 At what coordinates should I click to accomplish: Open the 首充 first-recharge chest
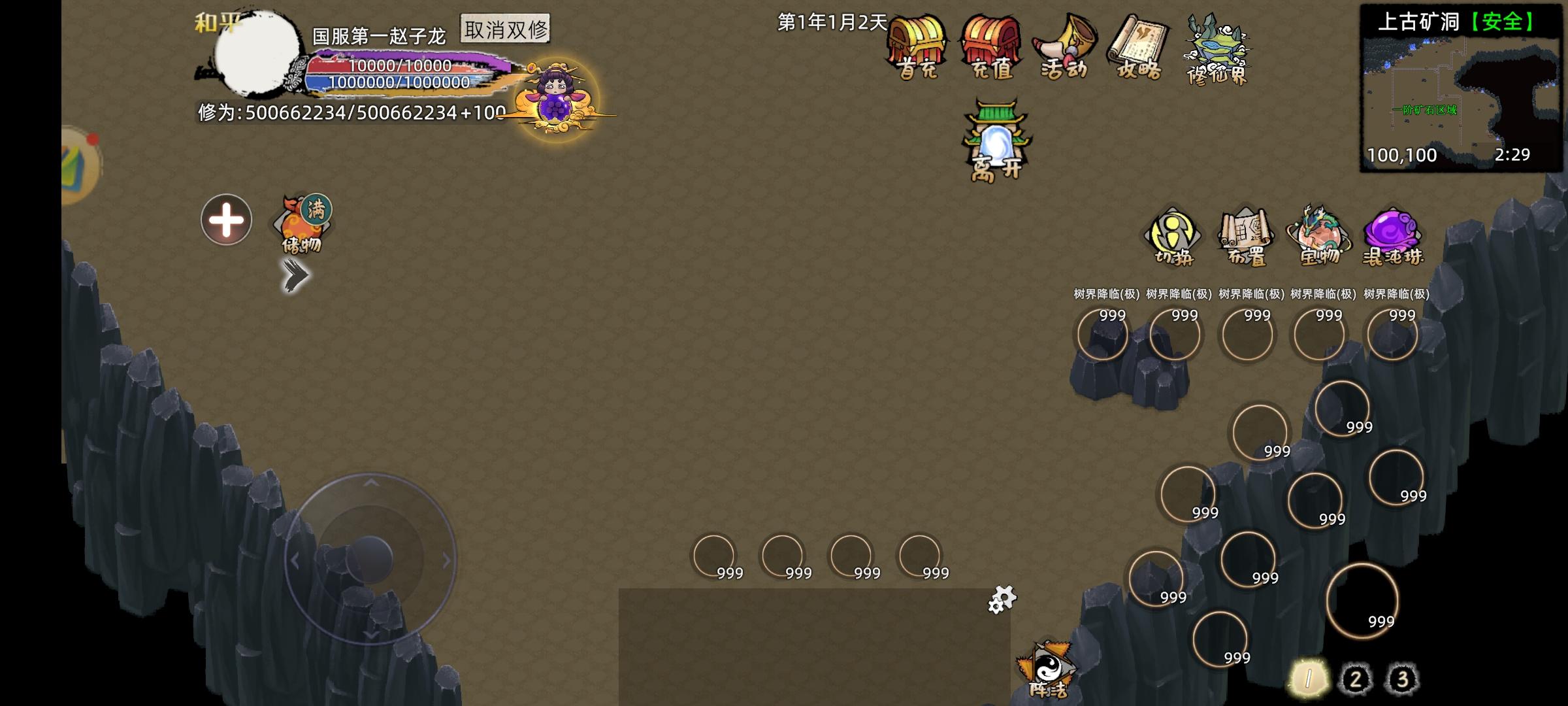[x=919, y=49]
